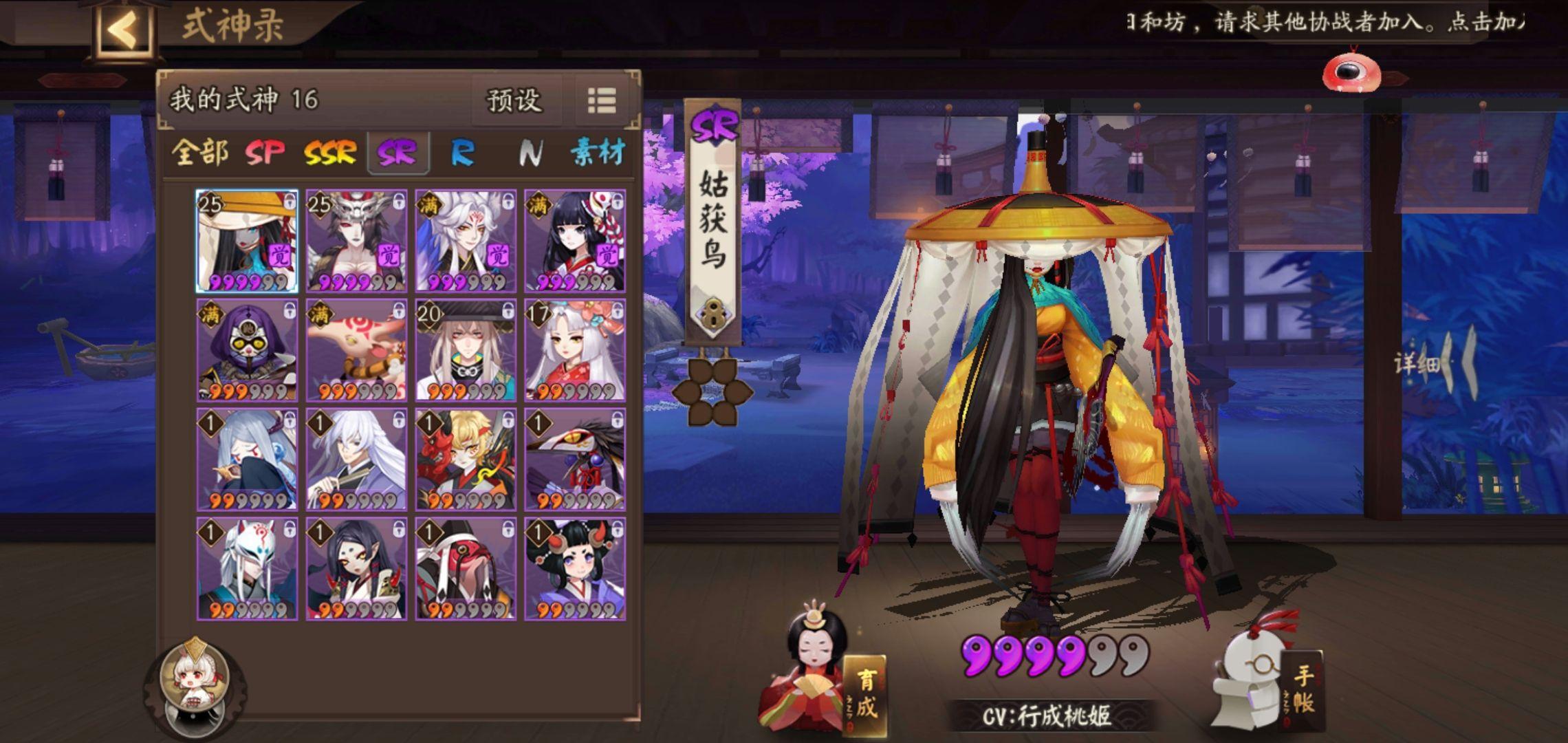Screen dimensions: 1568x743
Task: Choose the purple-hooded masked shikigami portrait
Action: pyautogui.click(x=247, y=350)
